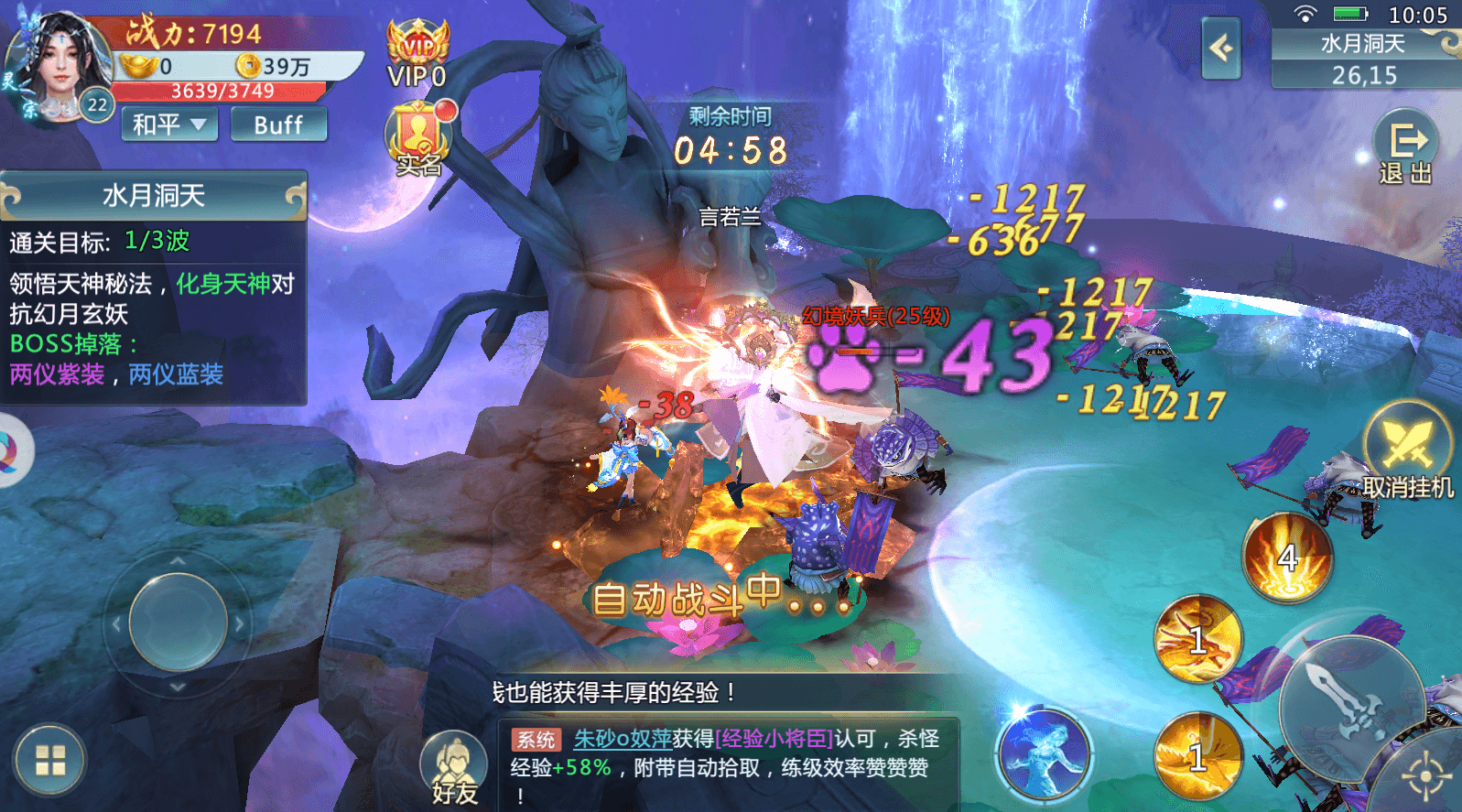Screen dimensions: 1462x812
Task: Open the four-square main menu button
Action: [x=50, y=761]
